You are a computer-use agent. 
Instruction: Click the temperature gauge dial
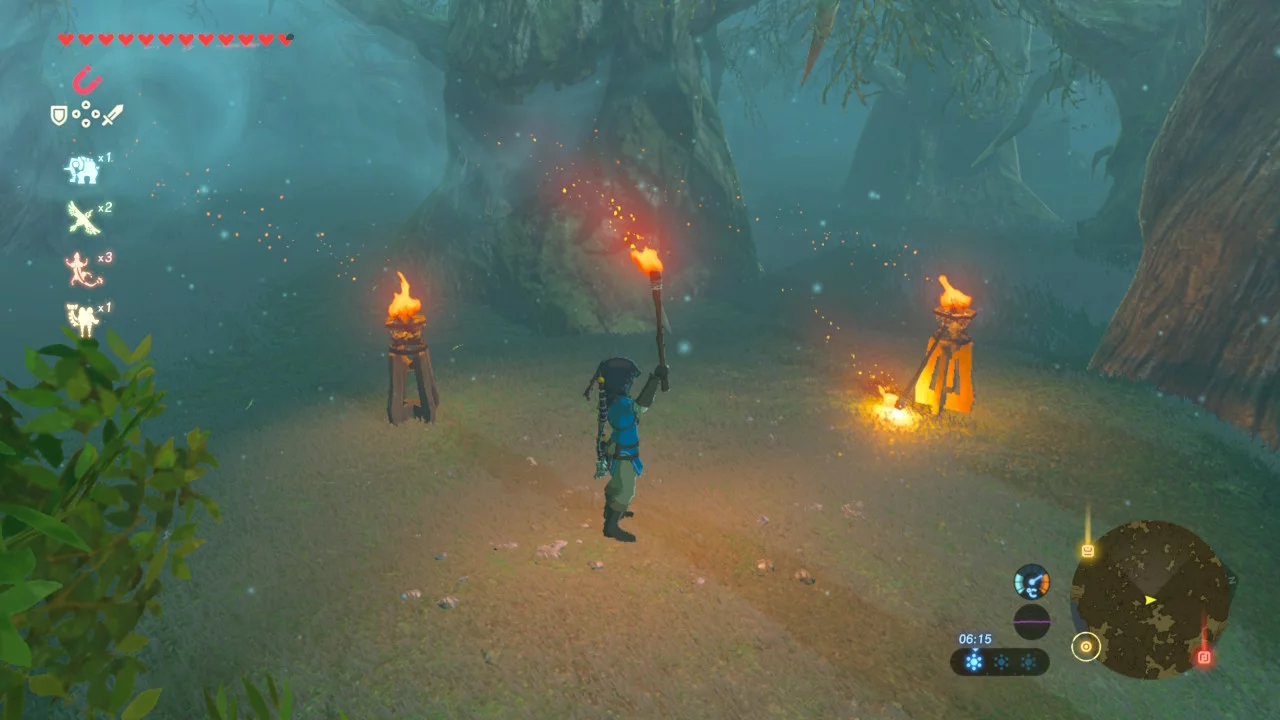coord(1030,580)
